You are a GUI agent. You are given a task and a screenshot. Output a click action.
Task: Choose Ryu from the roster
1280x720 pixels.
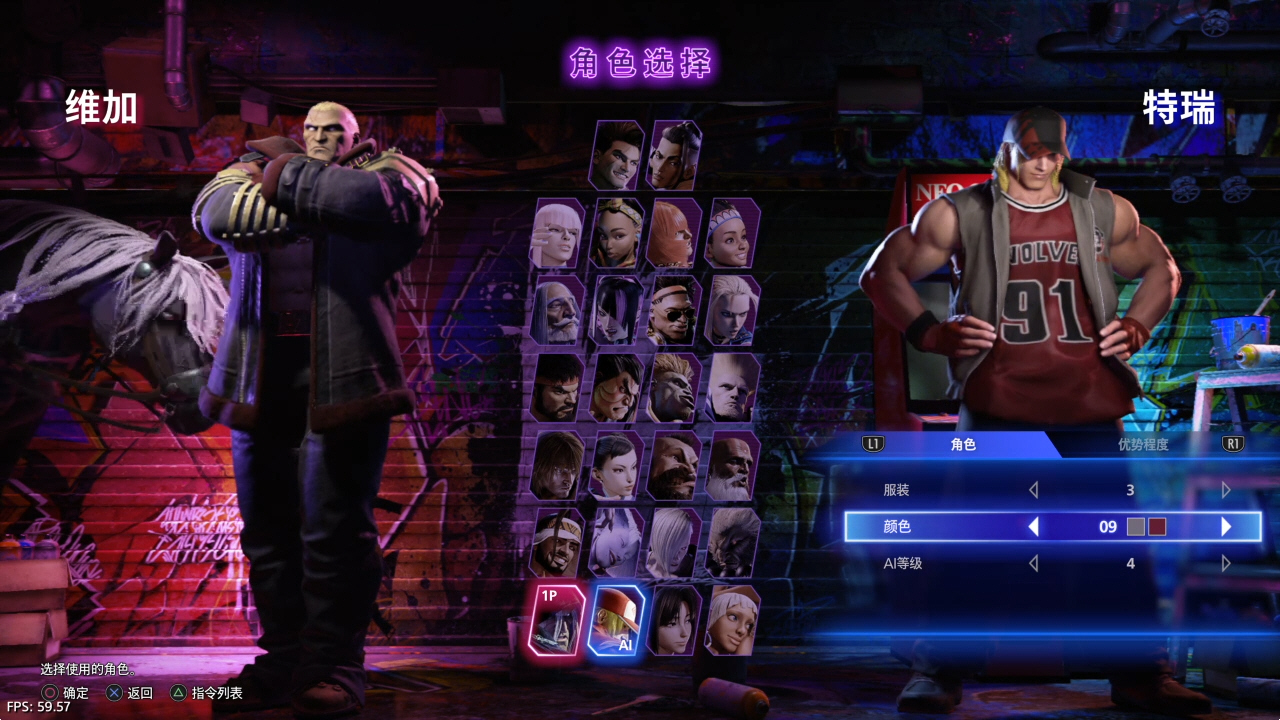(x=557, y=388)
